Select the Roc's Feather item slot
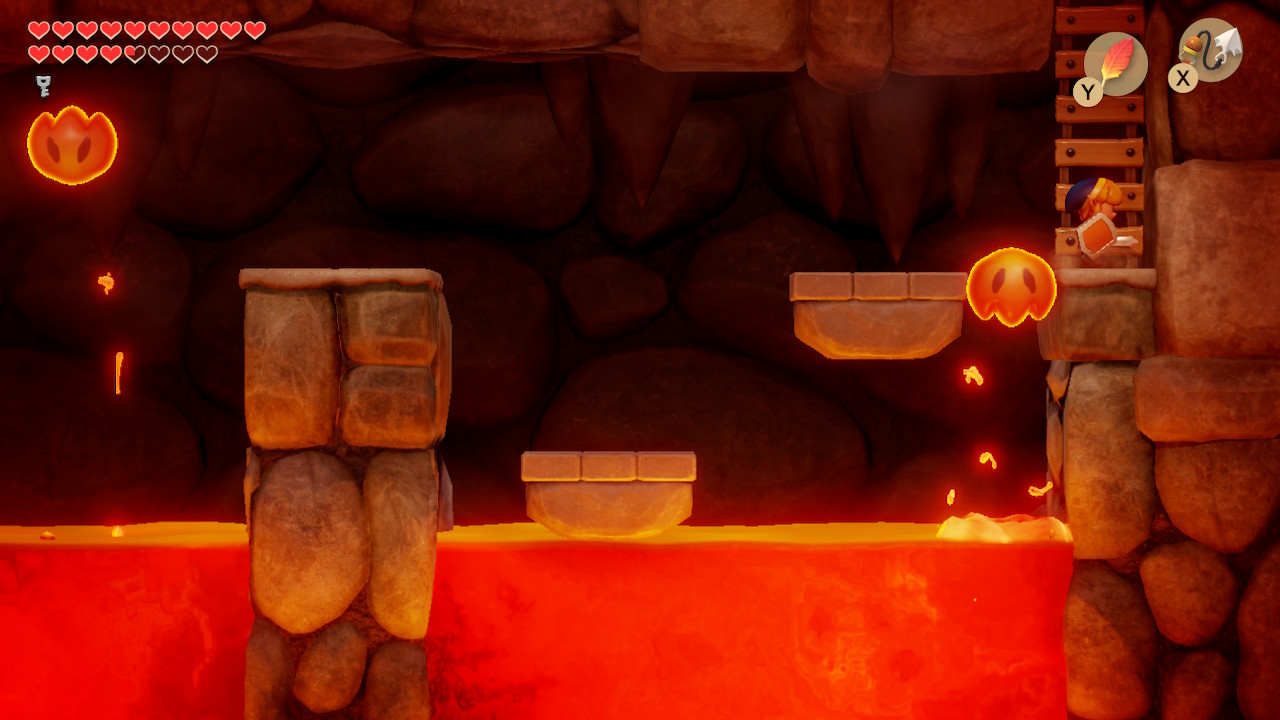 [x=1115, y=63]
